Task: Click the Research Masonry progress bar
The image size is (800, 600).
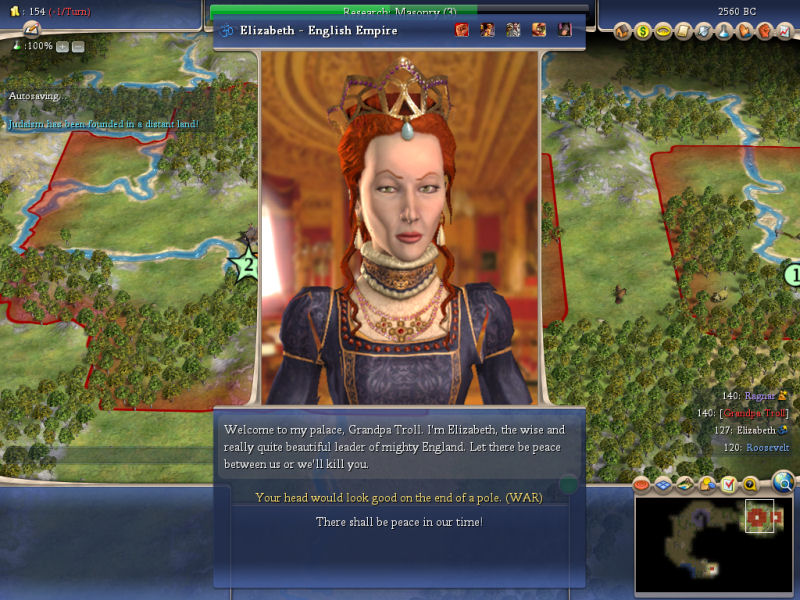Action: click(400, 11)
